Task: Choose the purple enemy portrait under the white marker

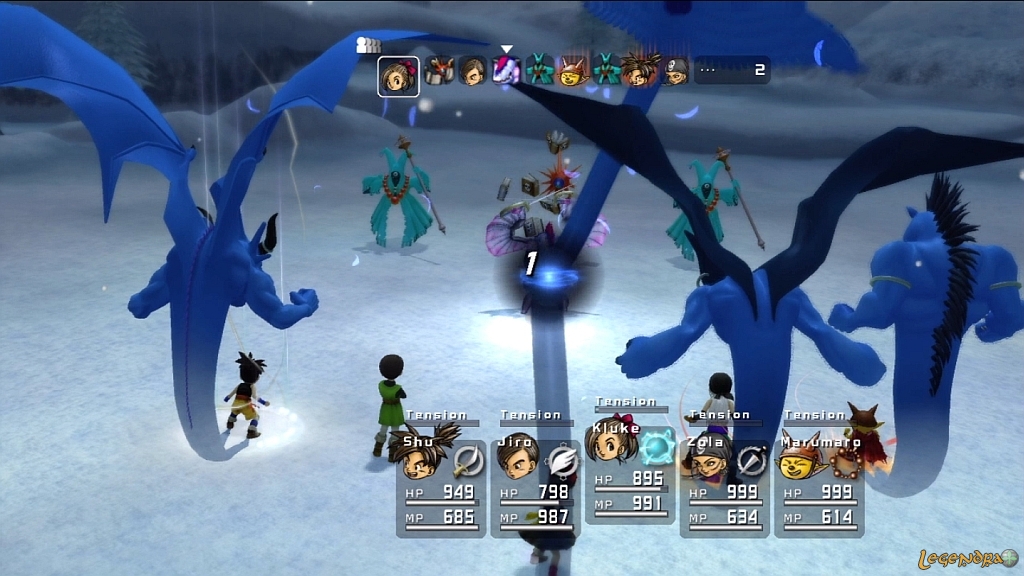Action: pos(507,70)
